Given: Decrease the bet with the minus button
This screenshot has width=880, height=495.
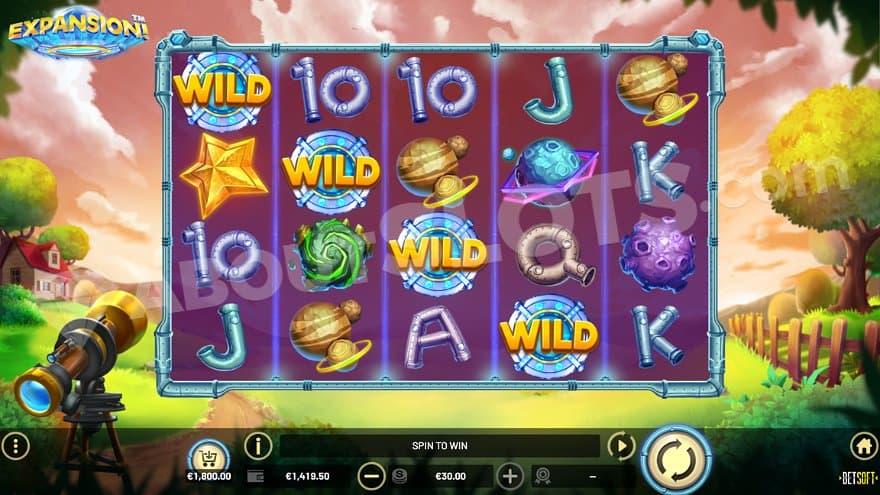Looking at the screenshot, I should pyautogui.click(x=372, y=476).
